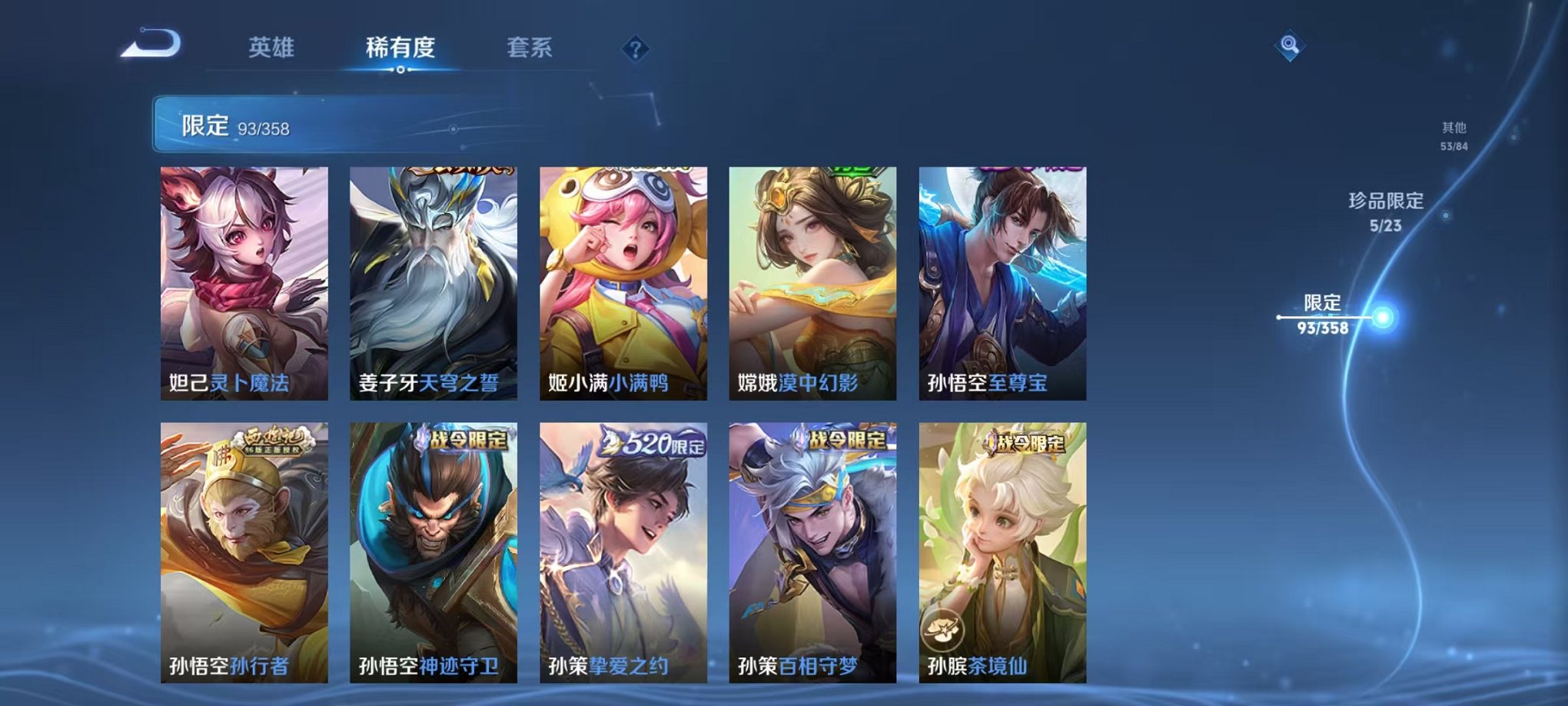Image resolution: width=1568 pixels, height=706 pixels.
Task: Select the currently active 稀有度 tab
Action: 399,48
